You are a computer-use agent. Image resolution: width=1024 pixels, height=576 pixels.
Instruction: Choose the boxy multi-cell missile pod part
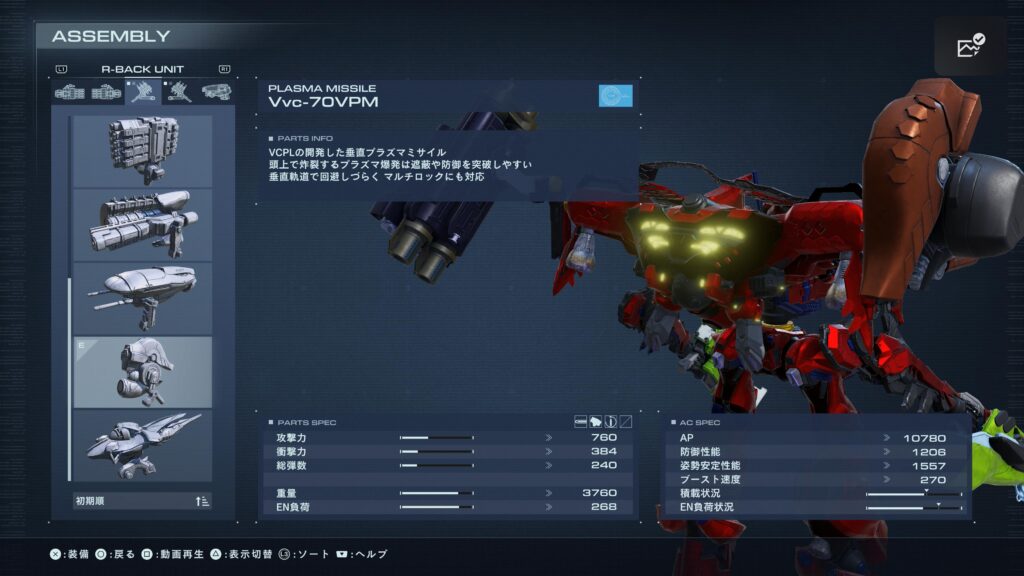point(143,150)
